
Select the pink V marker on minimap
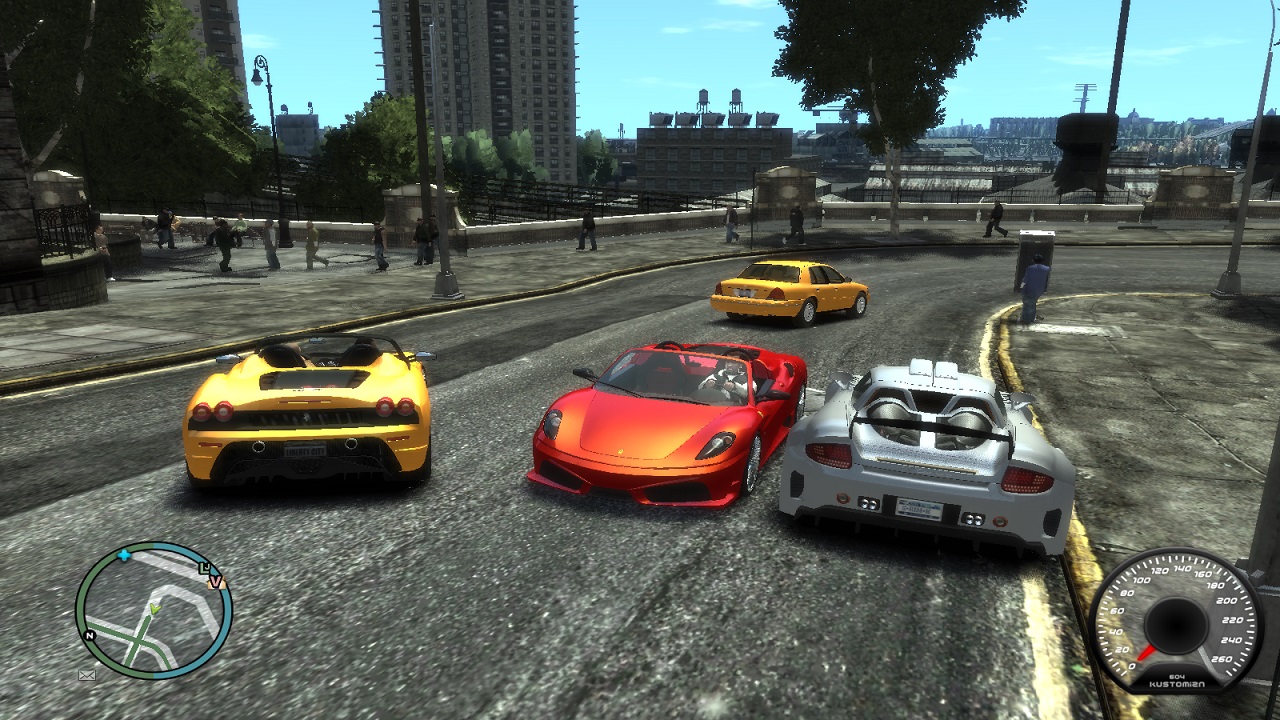(215, 582)
